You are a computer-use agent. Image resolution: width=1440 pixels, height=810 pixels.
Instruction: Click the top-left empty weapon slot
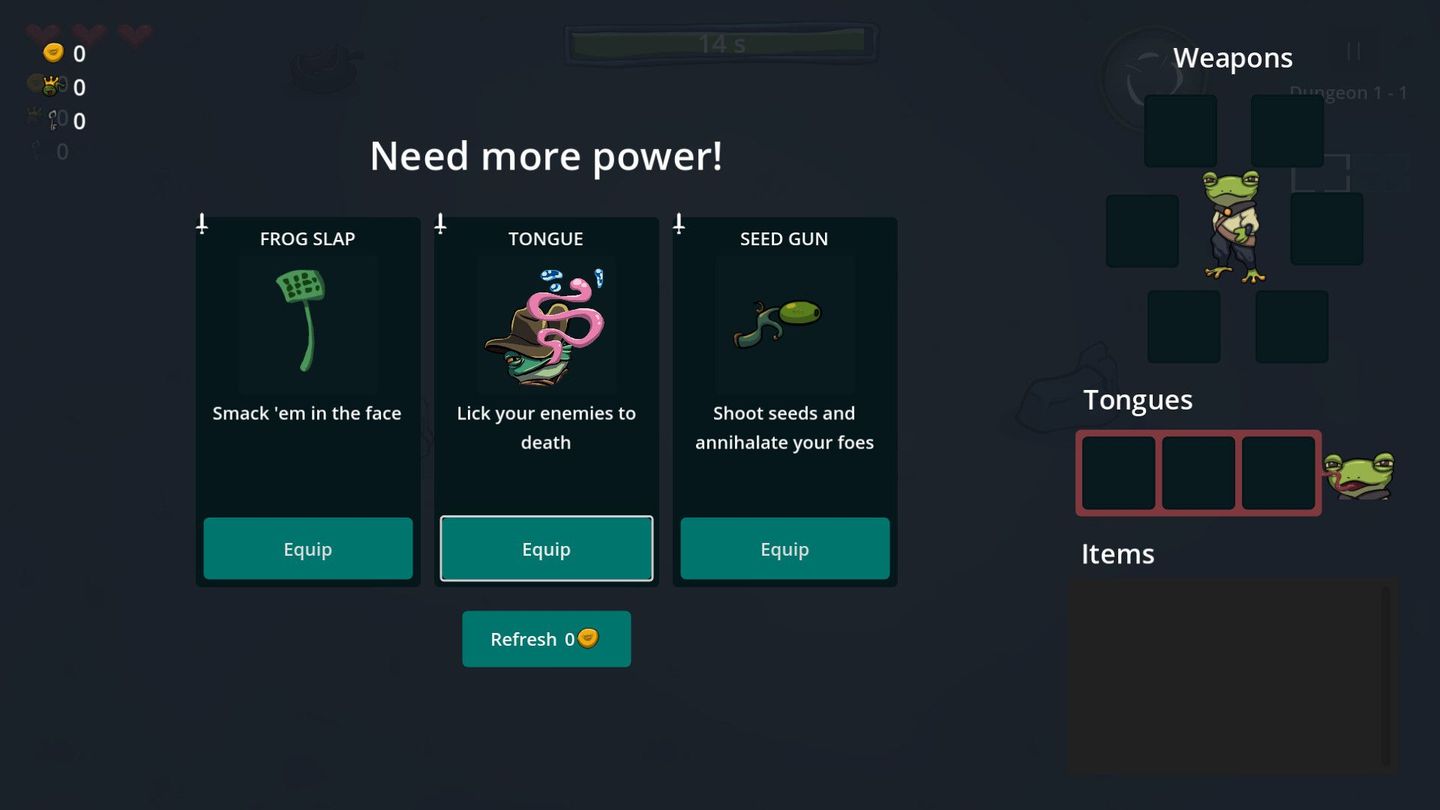click(1180, 130)
